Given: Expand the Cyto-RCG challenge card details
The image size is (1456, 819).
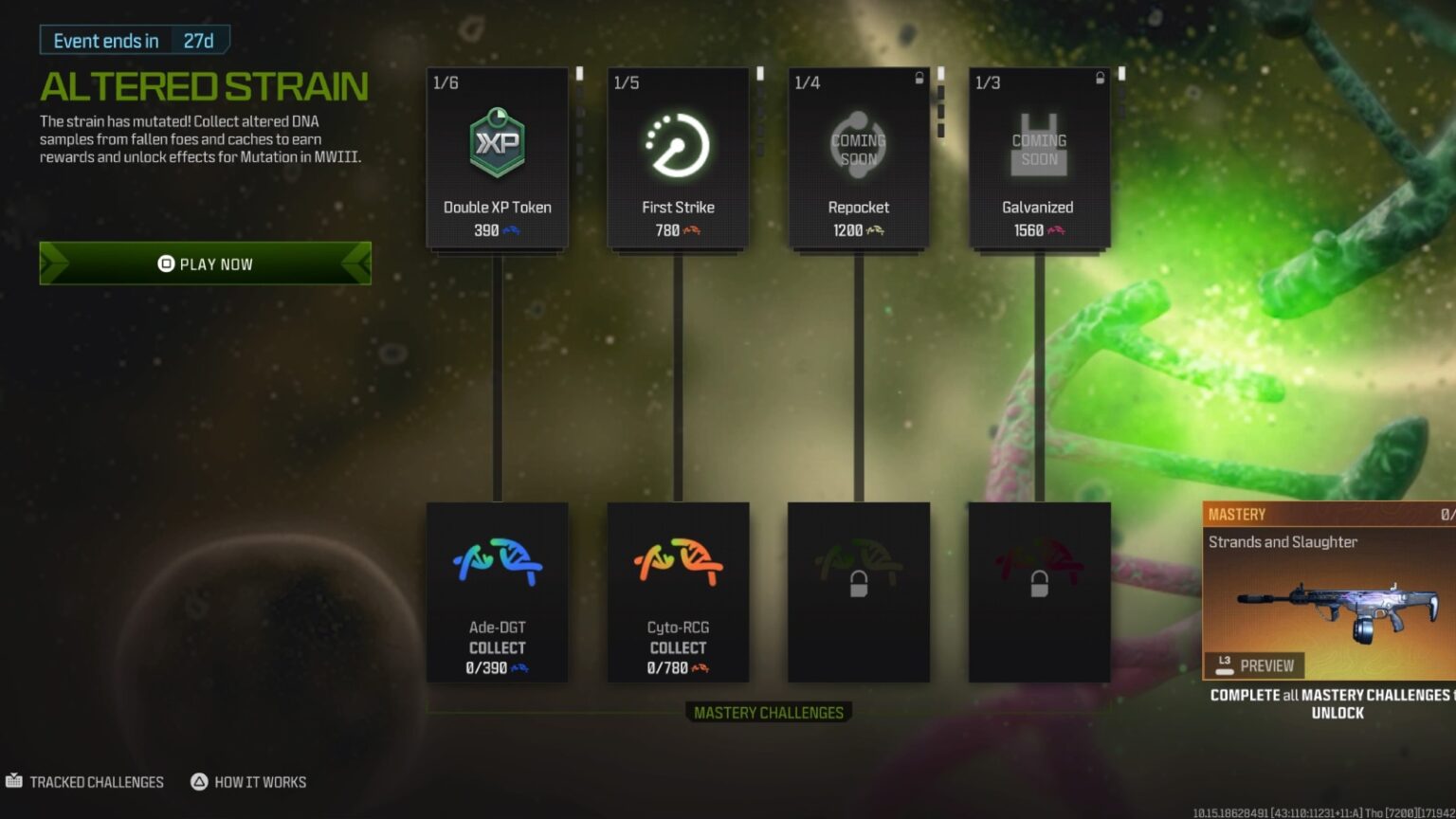Looking at the screenshot, I should (x=677, y=592).
